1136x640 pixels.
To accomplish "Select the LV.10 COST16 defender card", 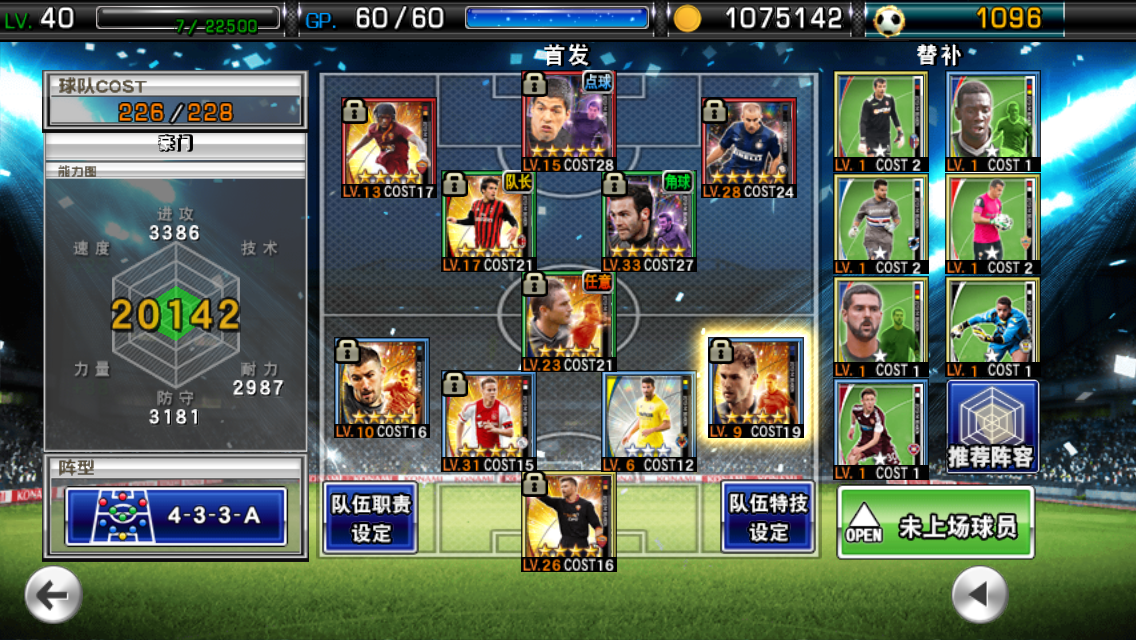I will pyautogui.click(x=382, y=388).
